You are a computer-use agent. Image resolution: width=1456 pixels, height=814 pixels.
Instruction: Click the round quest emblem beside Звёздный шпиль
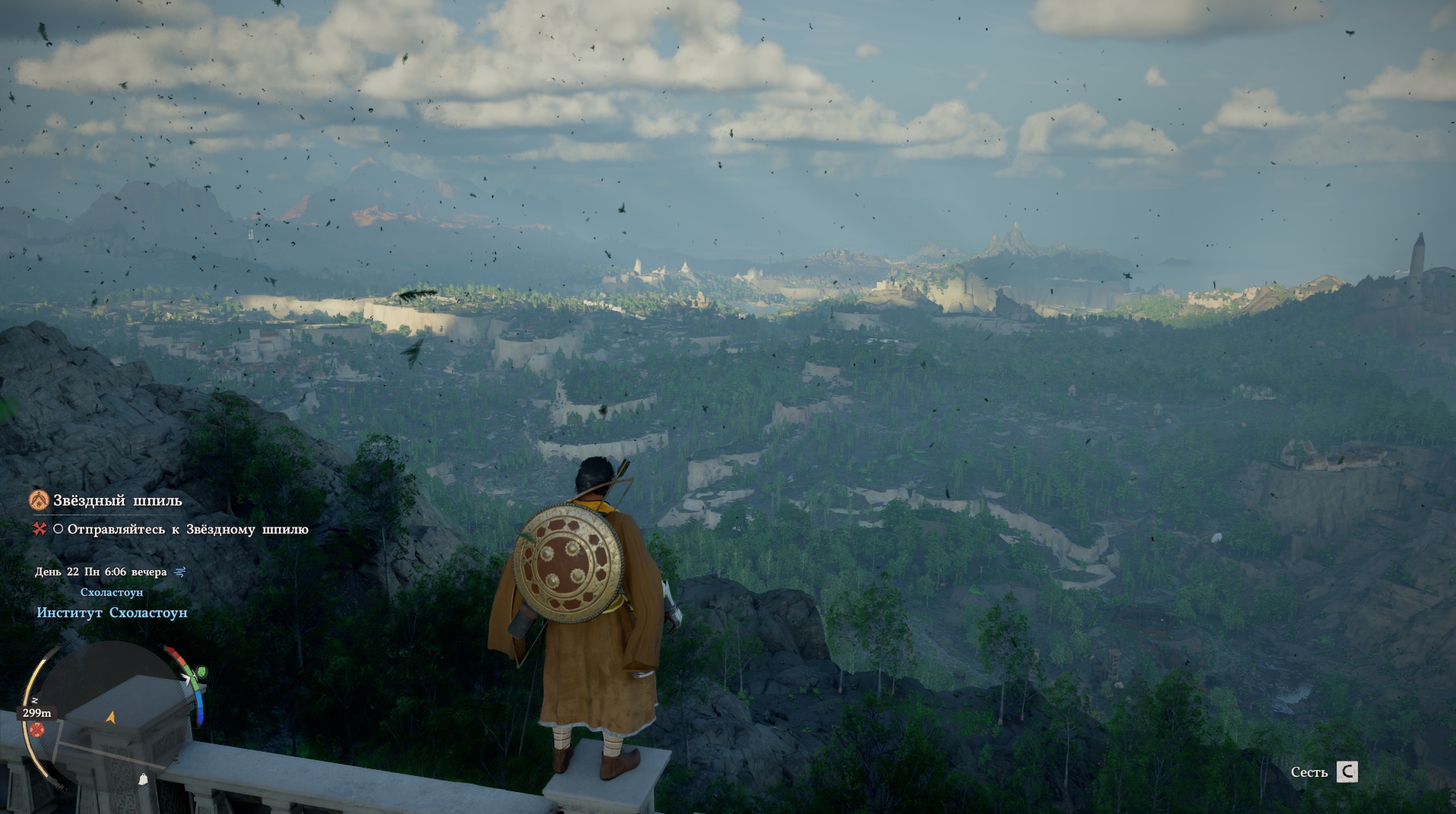(38, 500)
